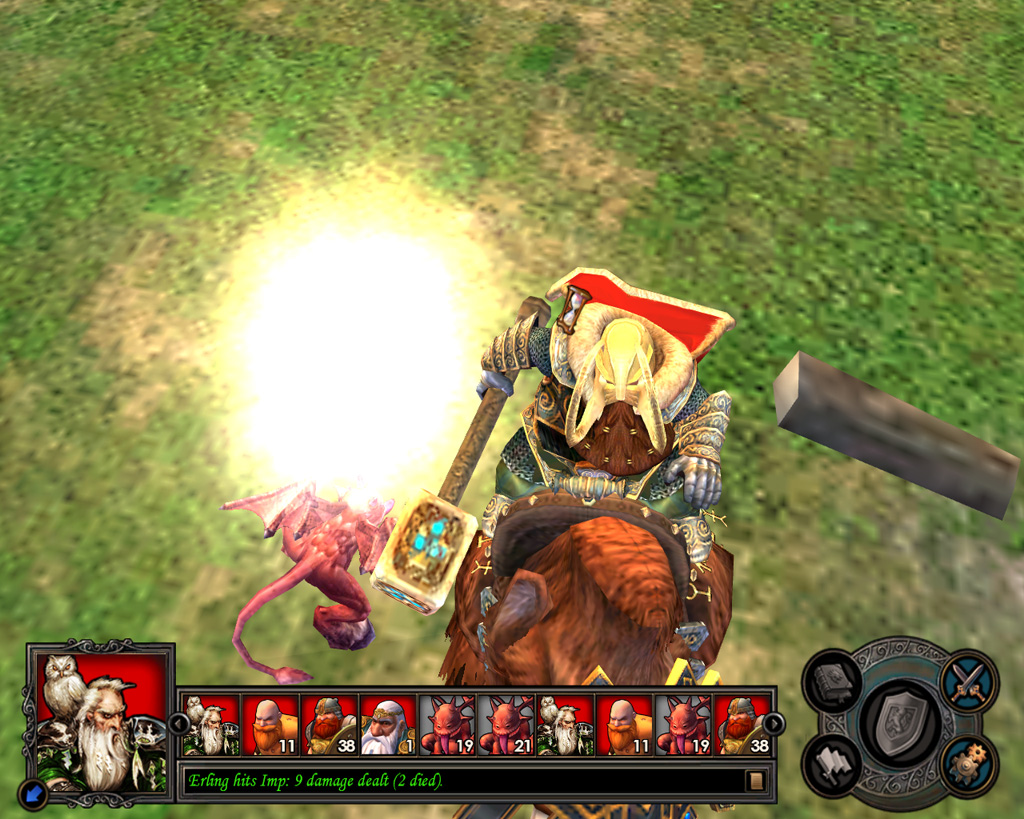Toggle the crossed swords auto-combat button

tap(967, 680)
